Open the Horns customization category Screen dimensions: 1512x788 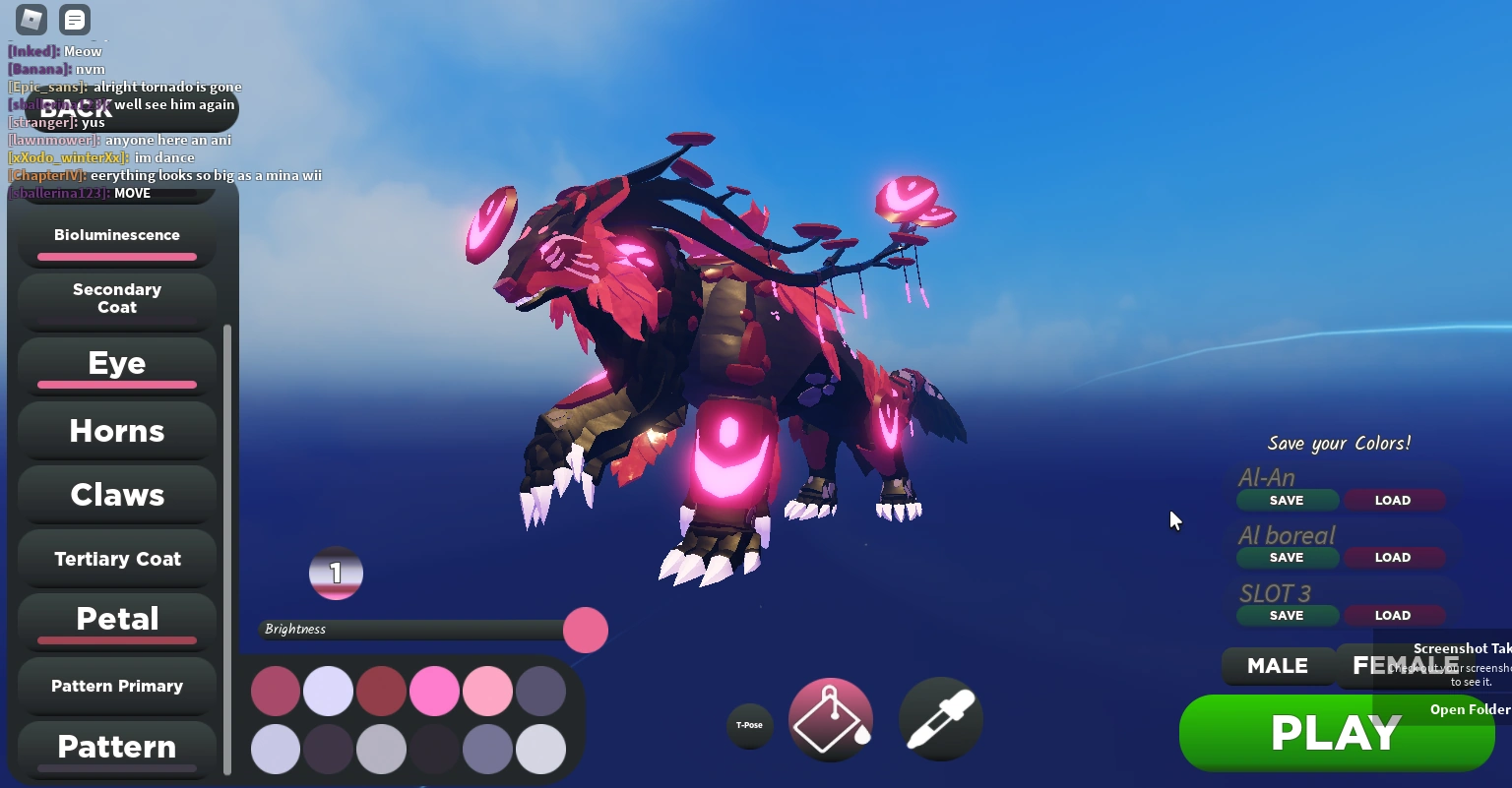pos(116,431)
